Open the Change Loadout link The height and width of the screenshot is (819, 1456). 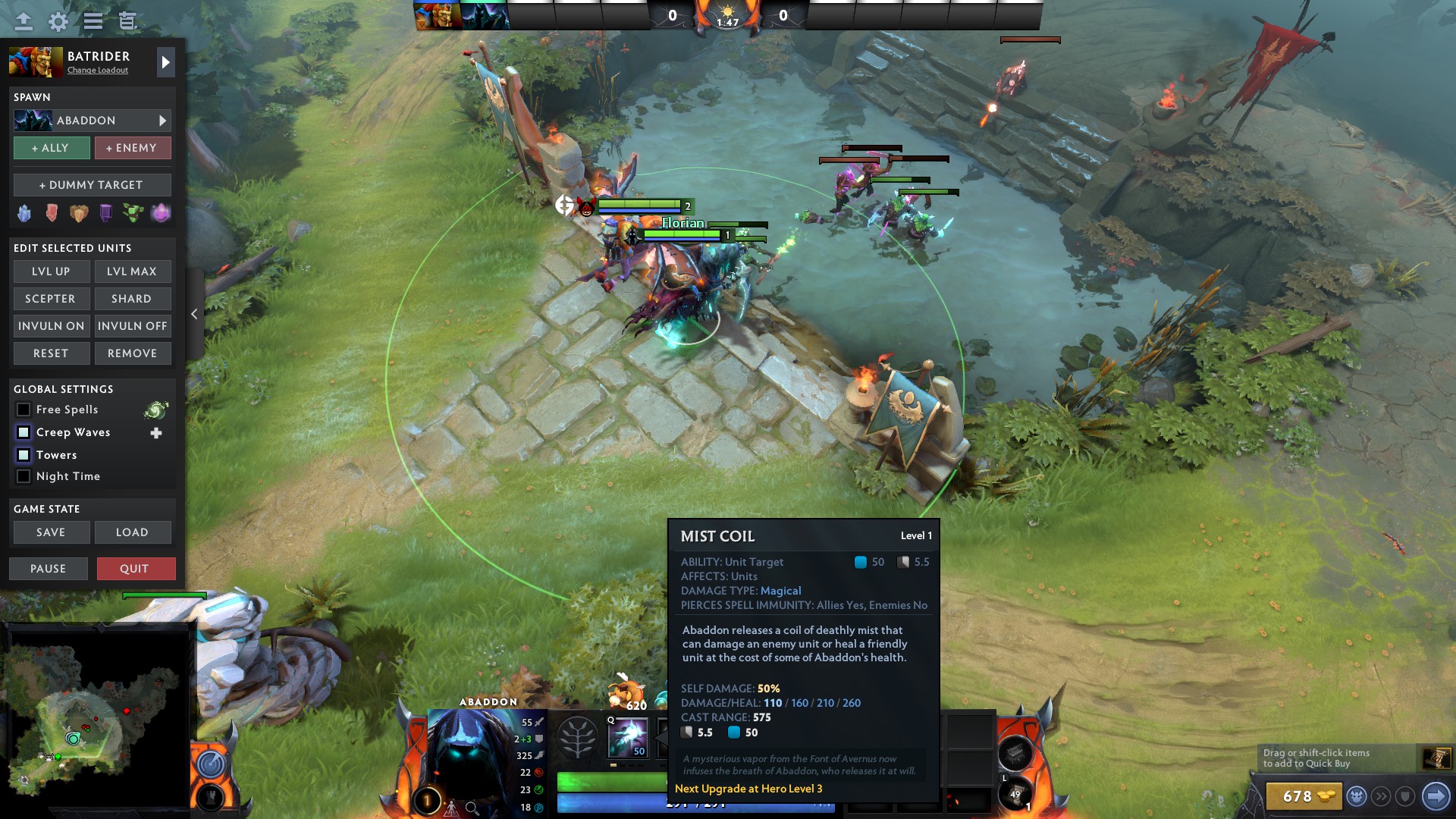pos(98,71)
